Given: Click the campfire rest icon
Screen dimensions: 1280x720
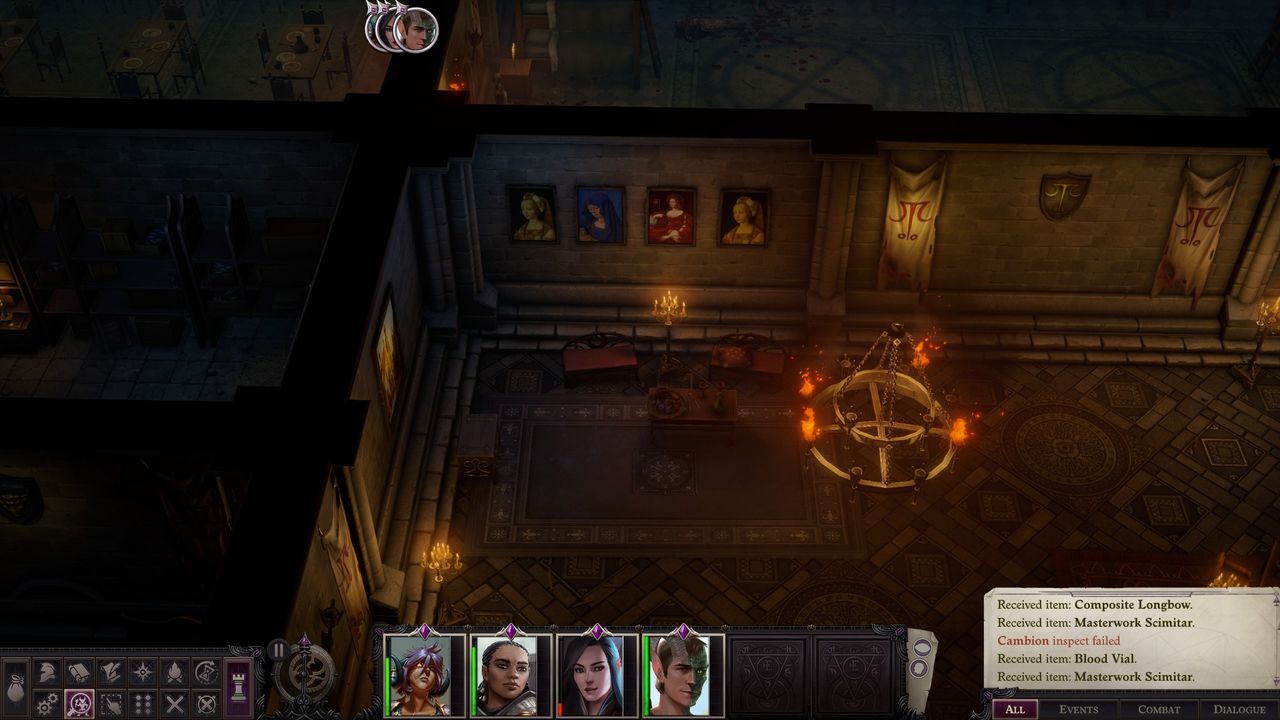Looking at the screenshot, I should coord(175,672).
